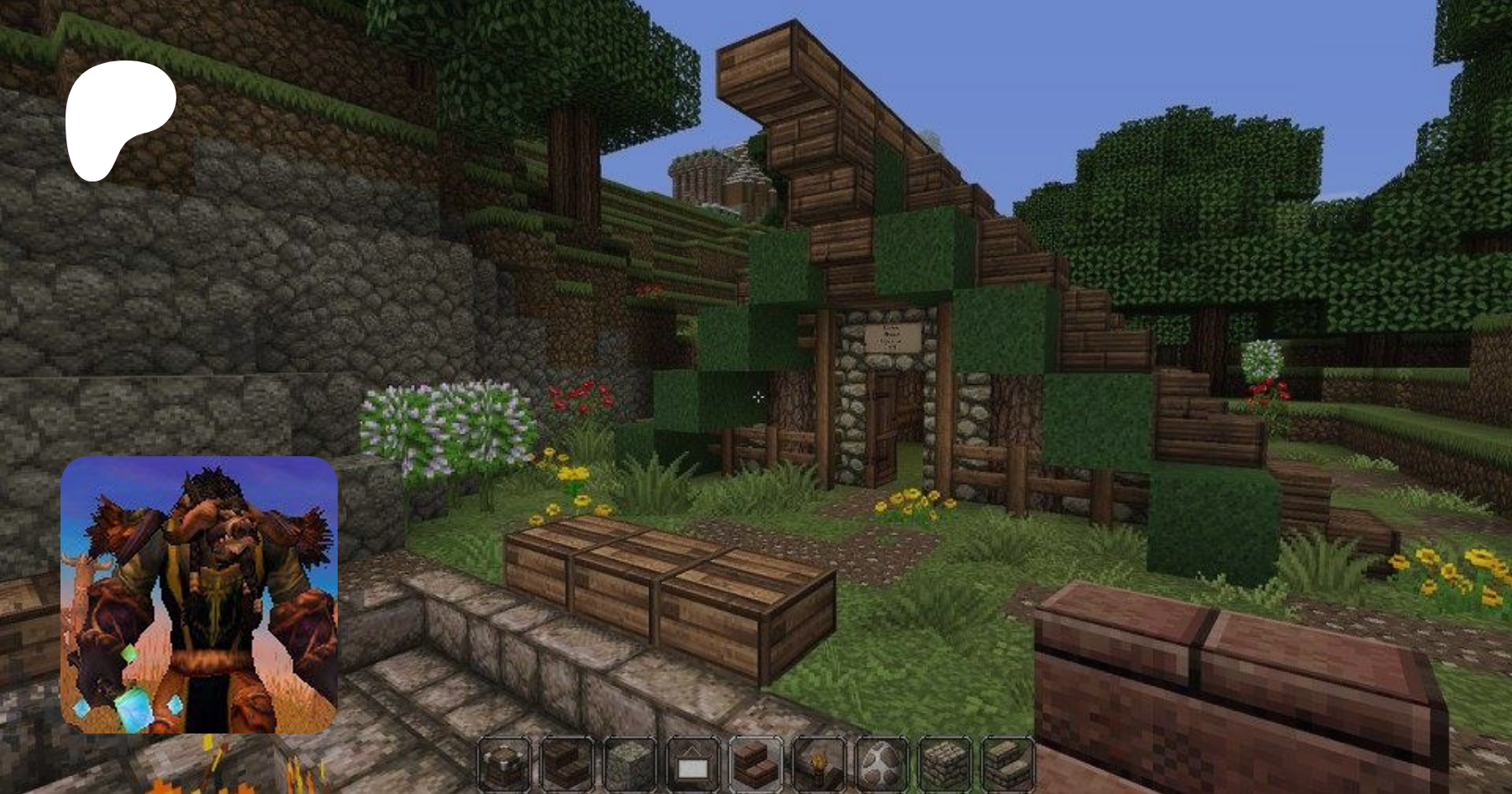Select the crafting table block slot
The width and height of the screenshot is (1512, 794).
pyautogui.click(x=504, y=764)
